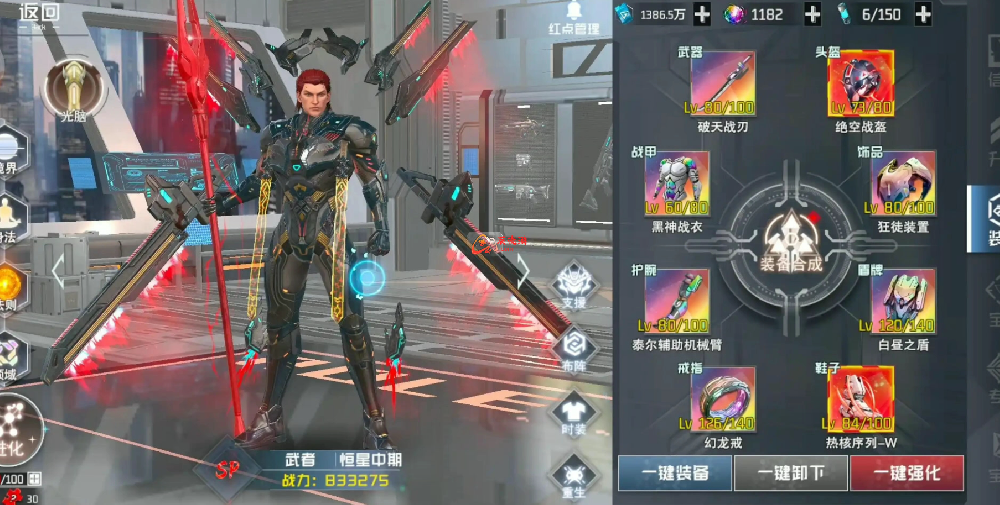The height and width of the screenshot is (505, 1000).
Task: Add more of the rainbow gem currency
Action: [x=812, y=14]
